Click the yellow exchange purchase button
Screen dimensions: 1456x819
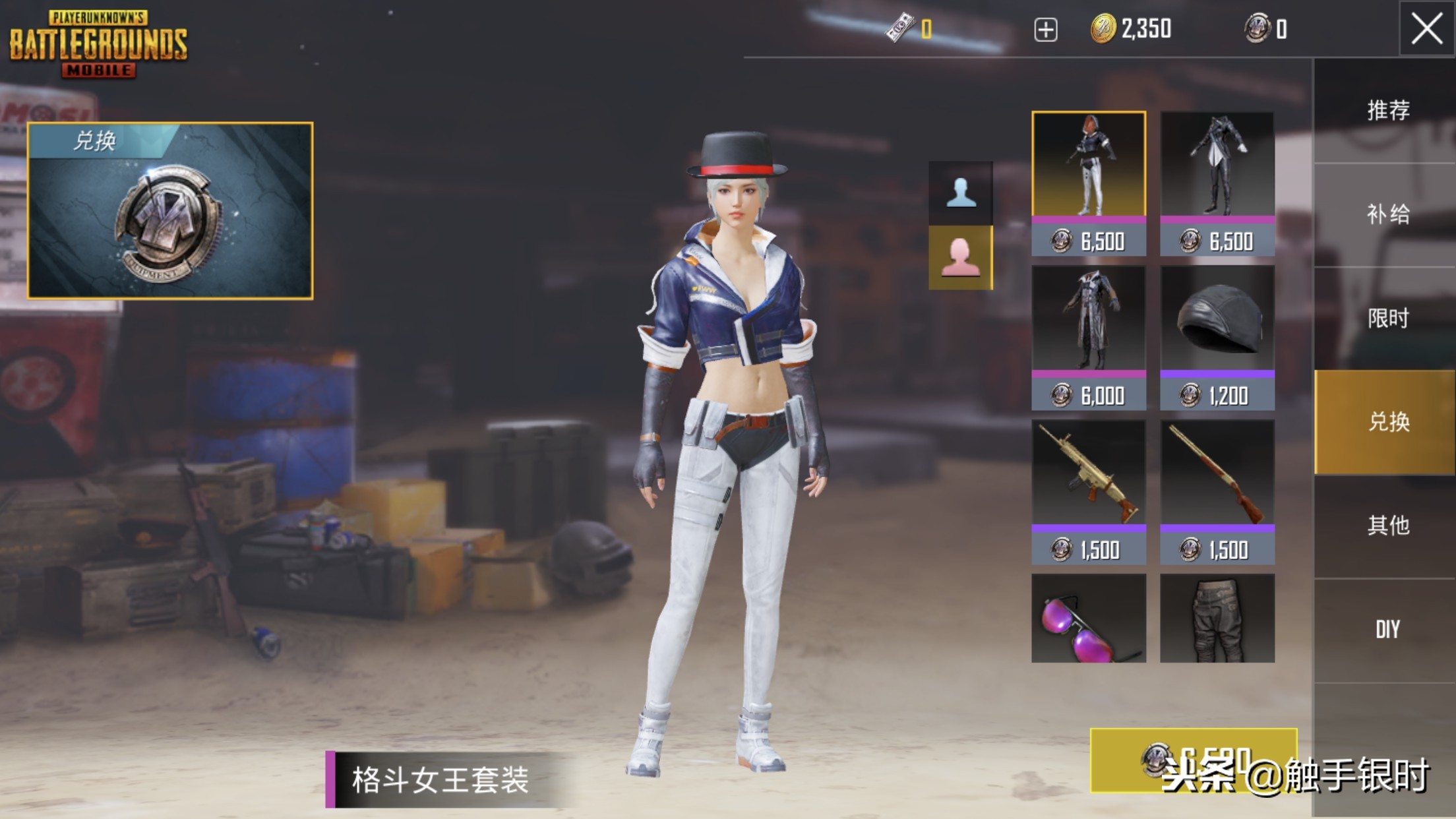[1193, 760]
